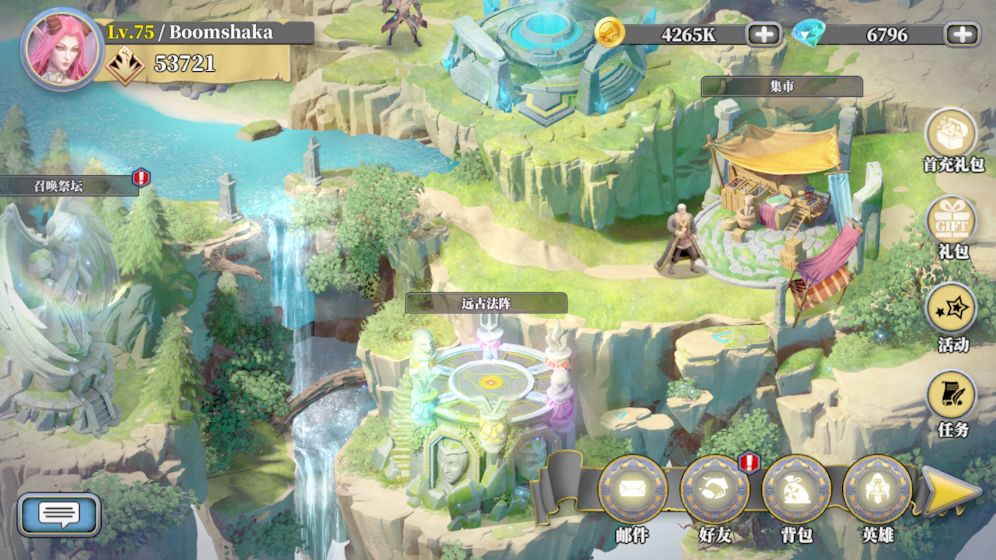The width and height of the screenshot is (996, 560).
Task: Open the chat box button
Action: click(x=60, y=515)
